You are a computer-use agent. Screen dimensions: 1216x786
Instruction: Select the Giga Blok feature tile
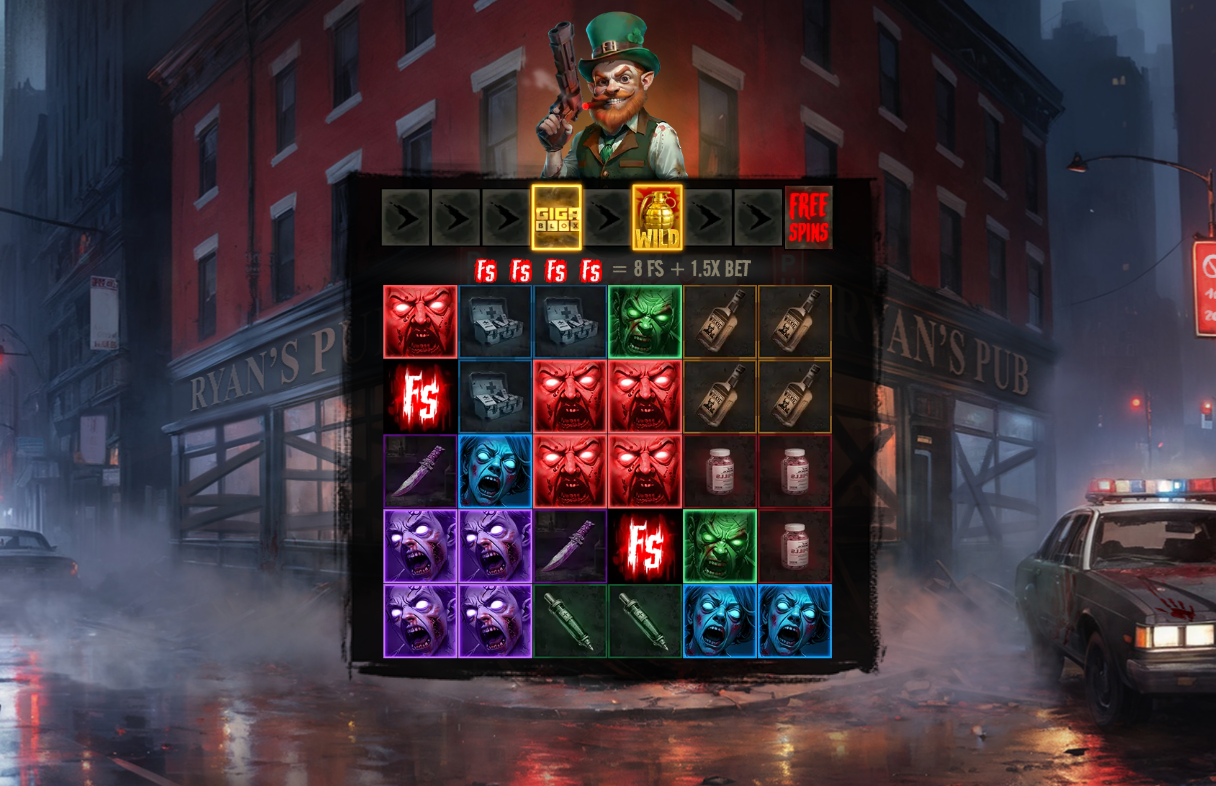(x=556, y=217)
